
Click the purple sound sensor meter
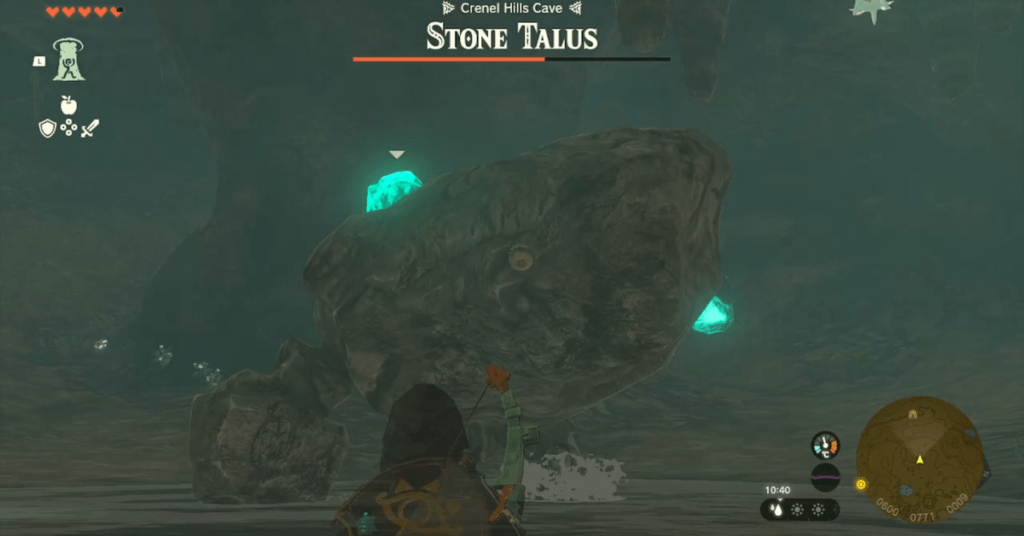[825, 477]
